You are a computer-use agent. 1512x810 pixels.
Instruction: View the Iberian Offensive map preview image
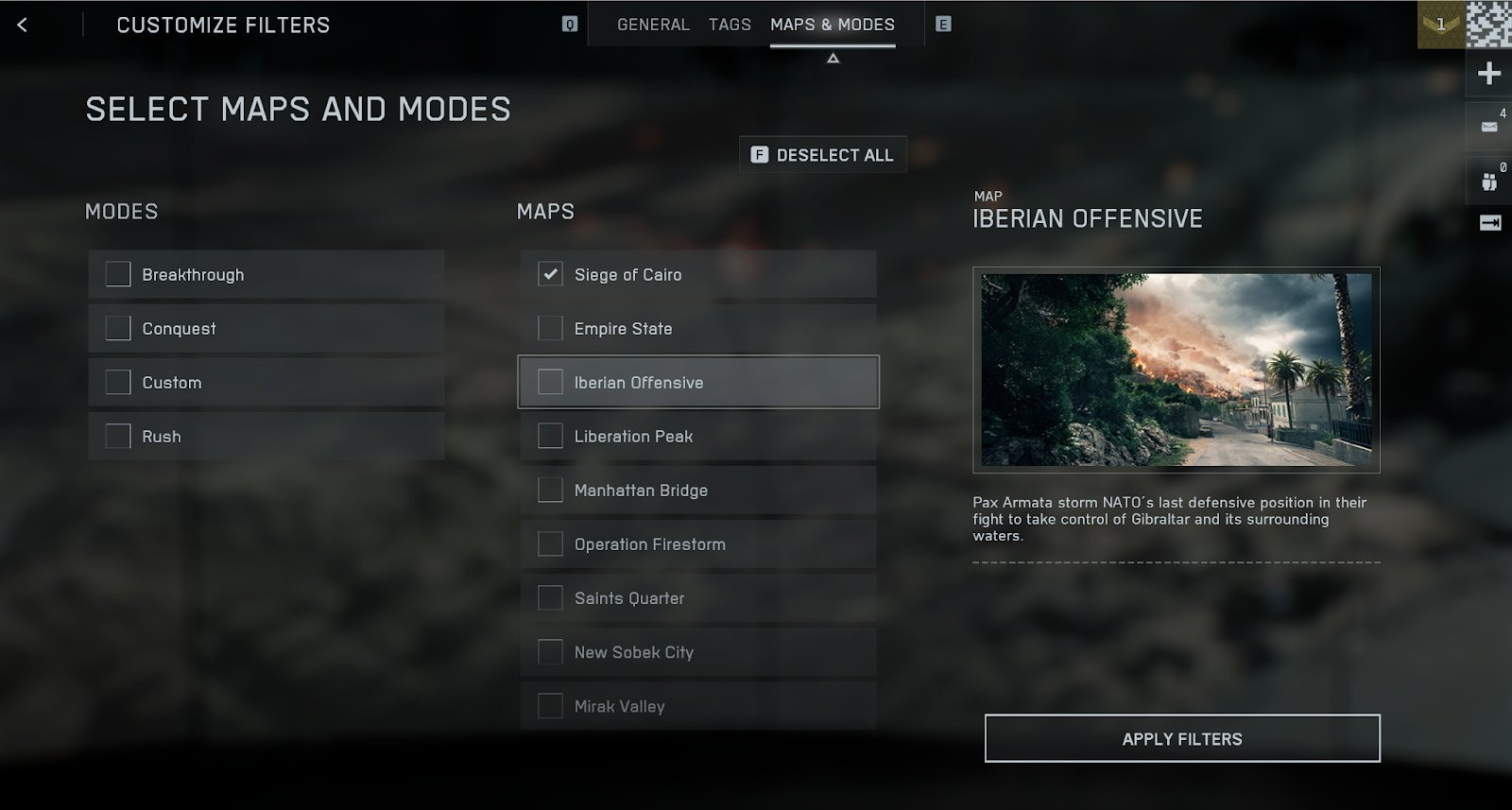[1175, 369]
